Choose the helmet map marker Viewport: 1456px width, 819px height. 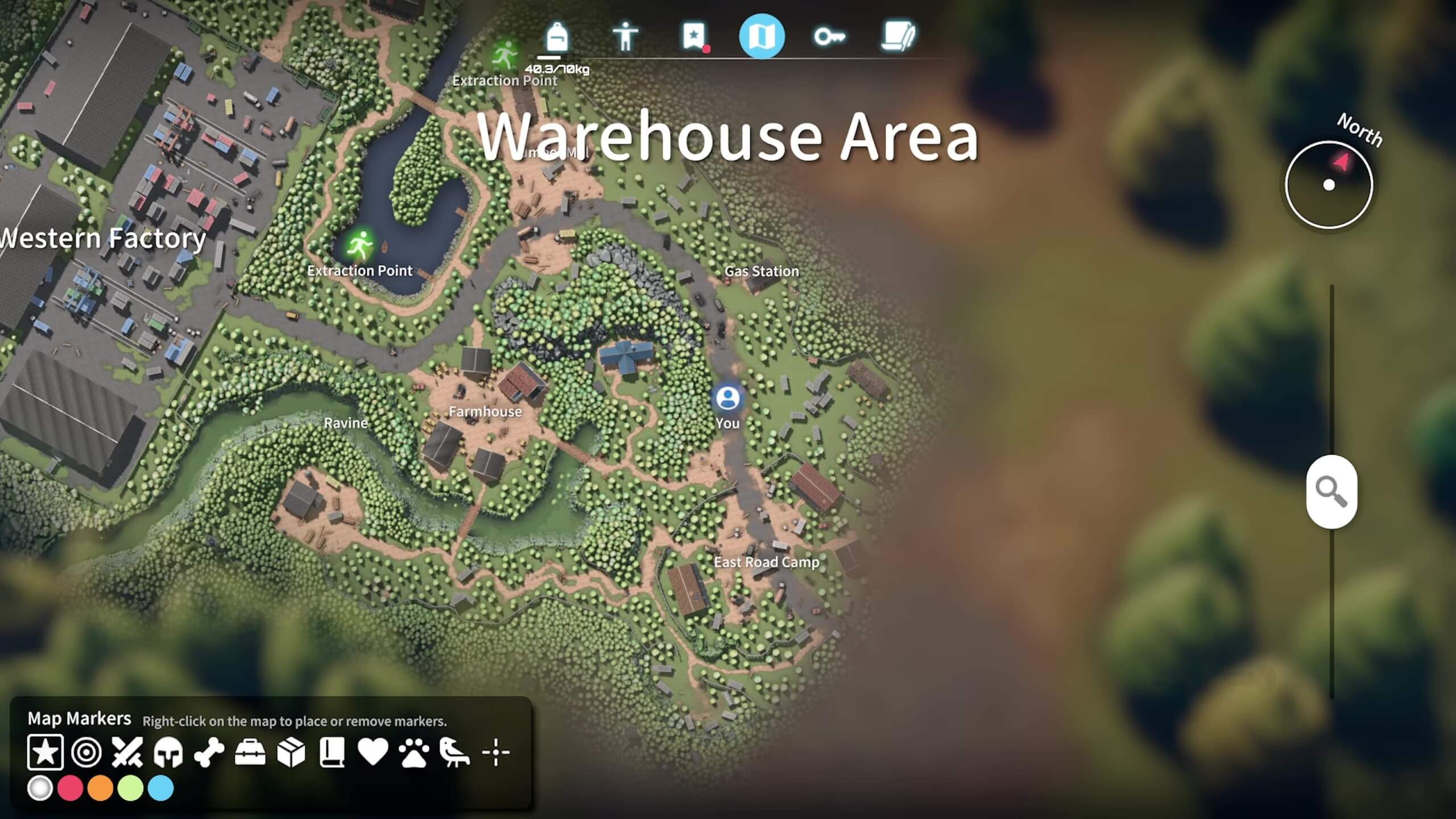pyautogui.click(x=168, y=752)
